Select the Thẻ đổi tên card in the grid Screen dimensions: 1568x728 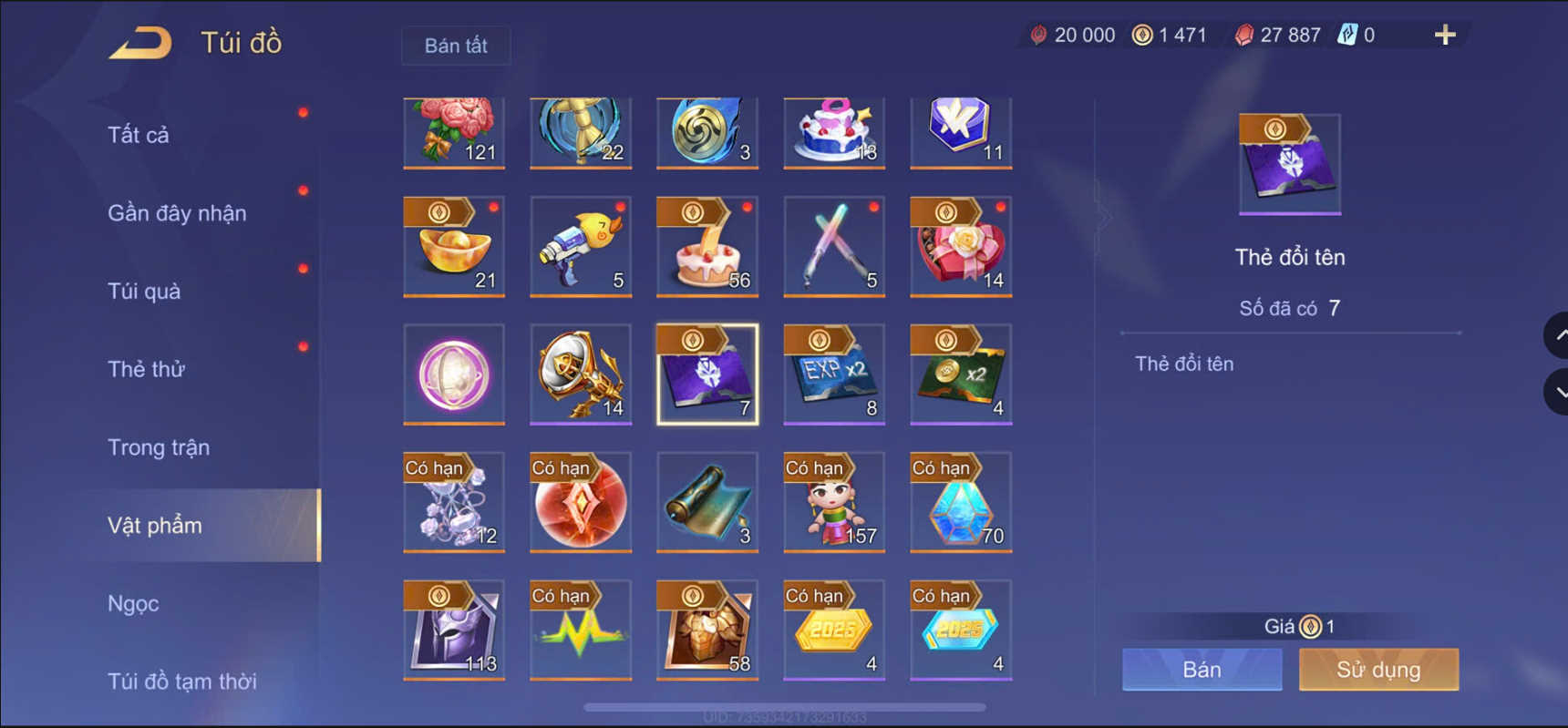click(707, 374)
